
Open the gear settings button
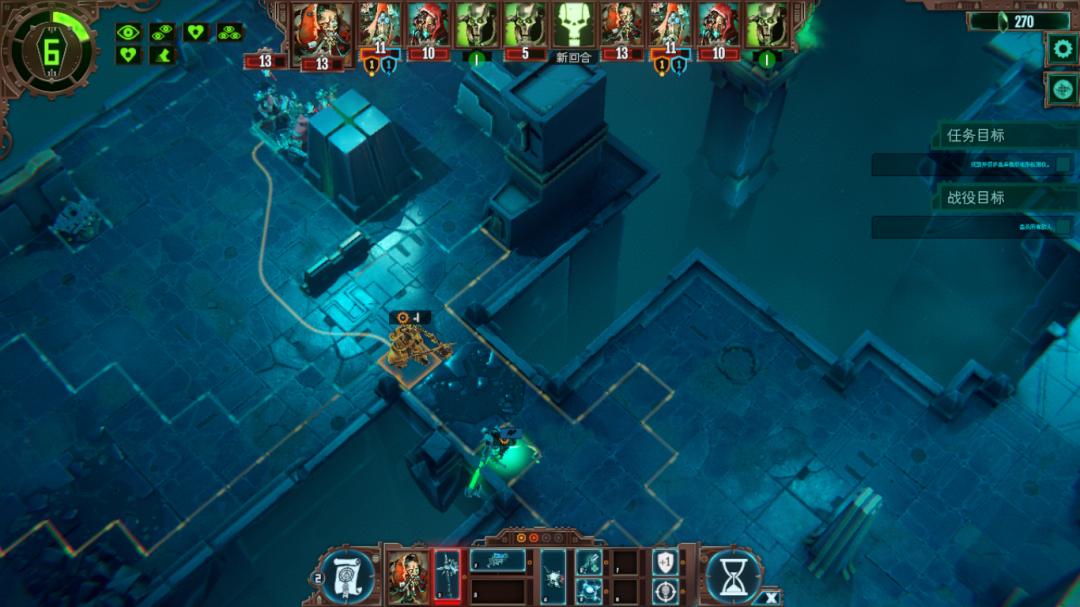[x=1060, y=48]
